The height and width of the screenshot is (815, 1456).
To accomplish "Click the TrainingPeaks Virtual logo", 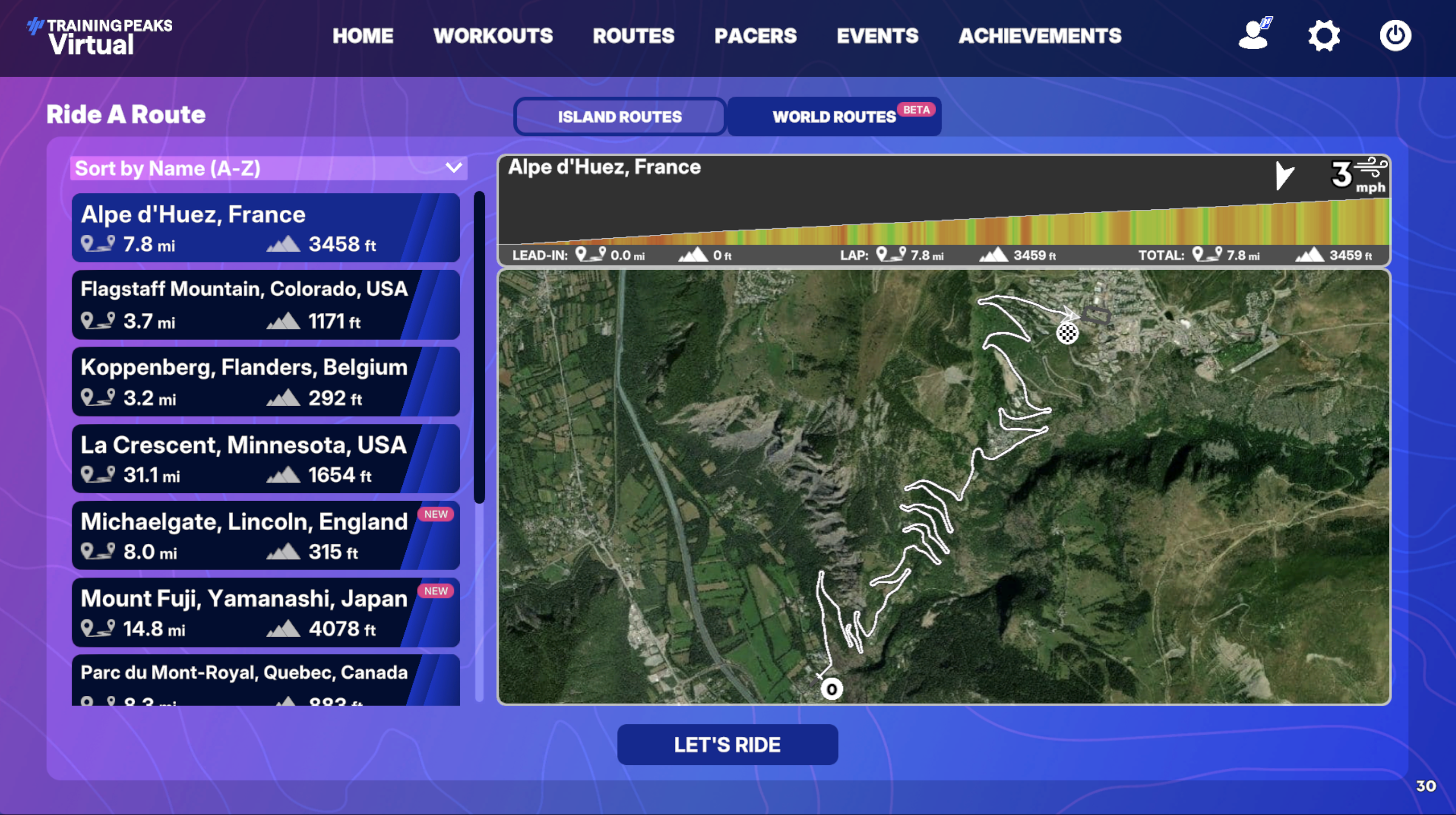I will click(99, 36).
